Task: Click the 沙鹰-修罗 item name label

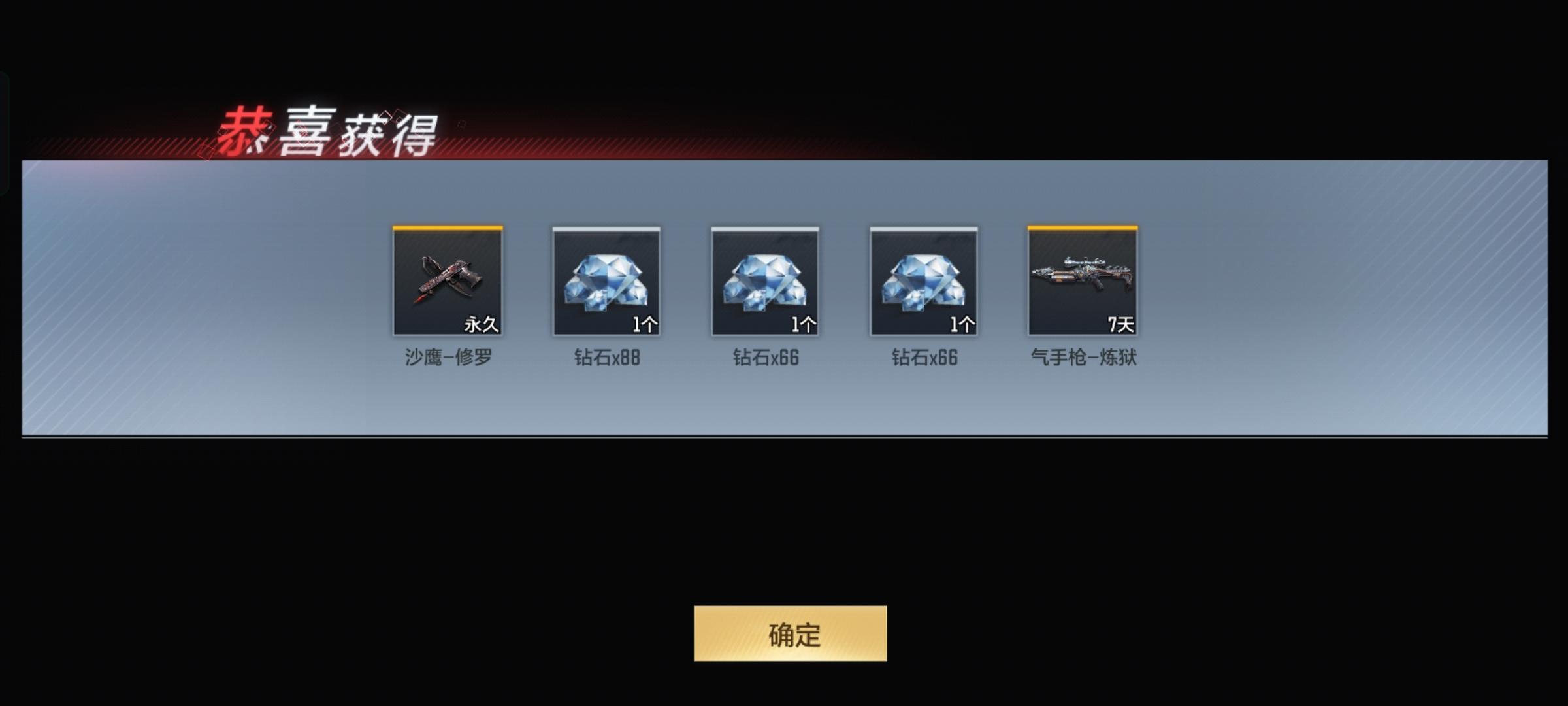Action: [x=448, y=359]
